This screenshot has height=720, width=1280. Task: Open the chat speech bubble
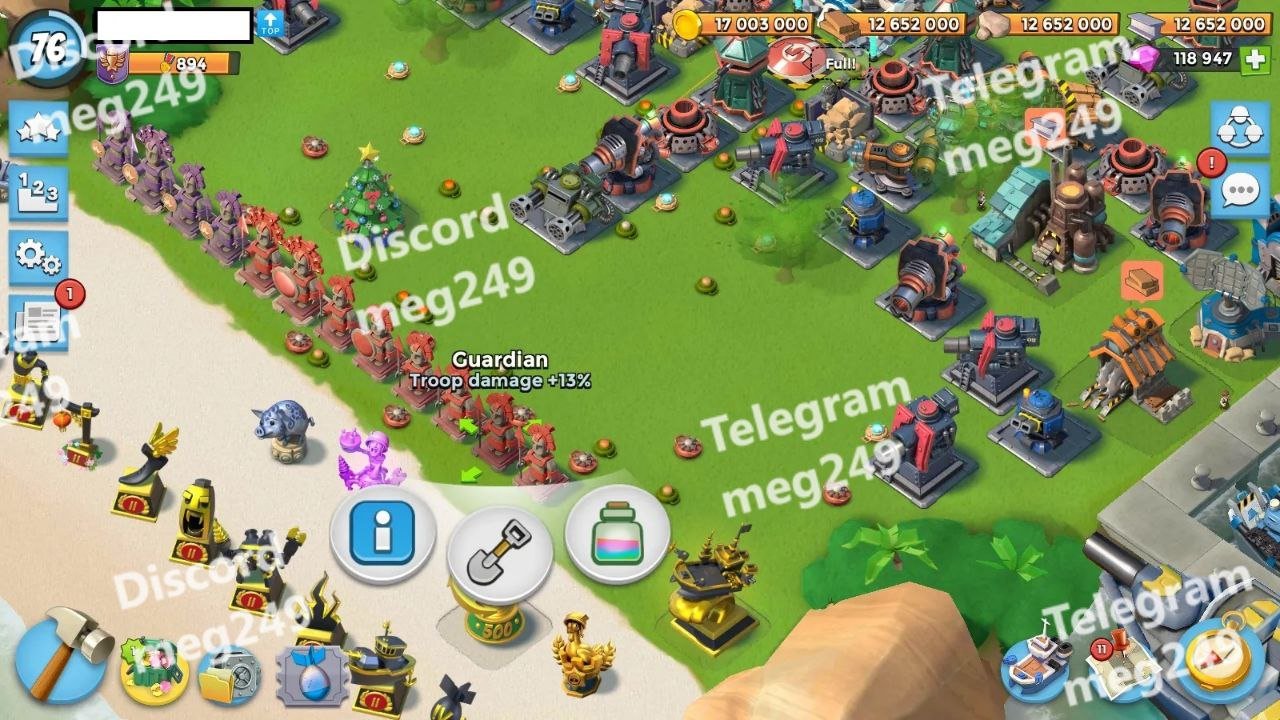tap(1240, 190)
